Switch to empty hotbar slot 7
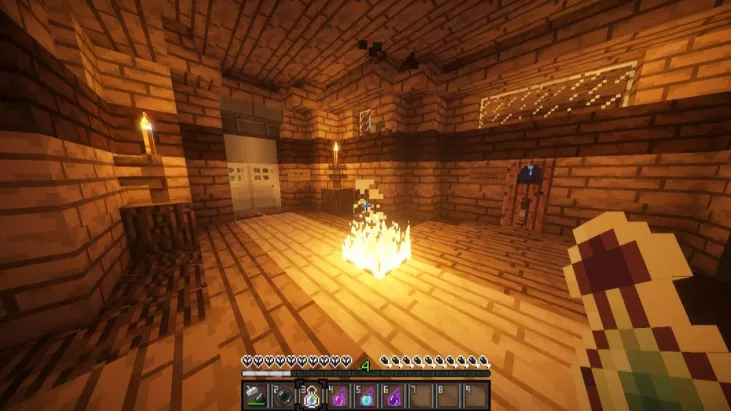The width and height of the screenshot is (731, 411). coord(421,395)
